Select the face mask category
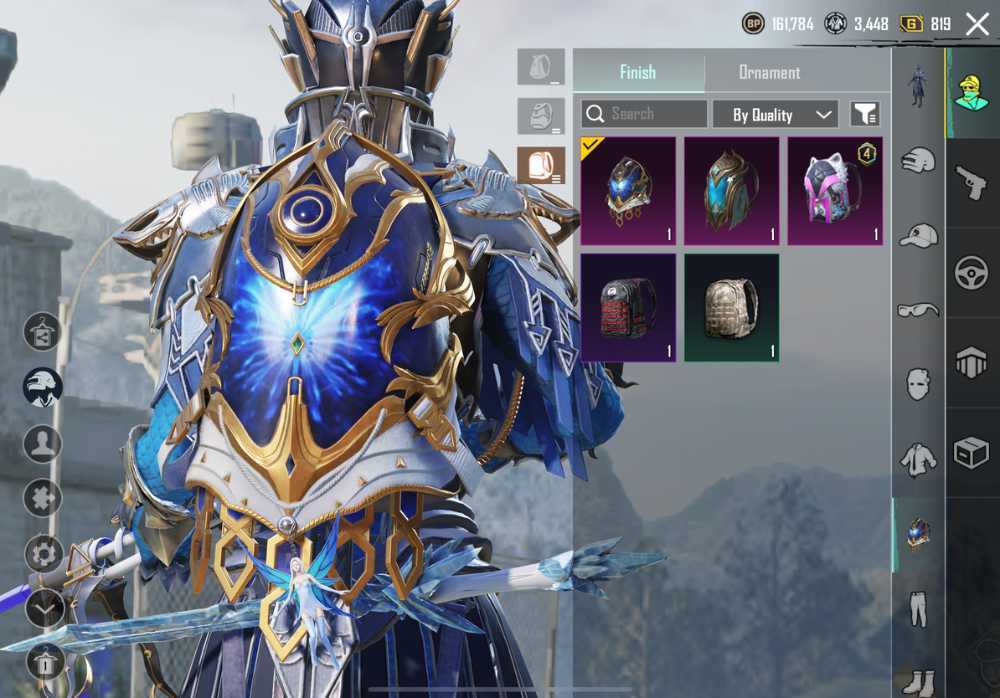This screenshot has width=1000, height=698. pos(918,384)
